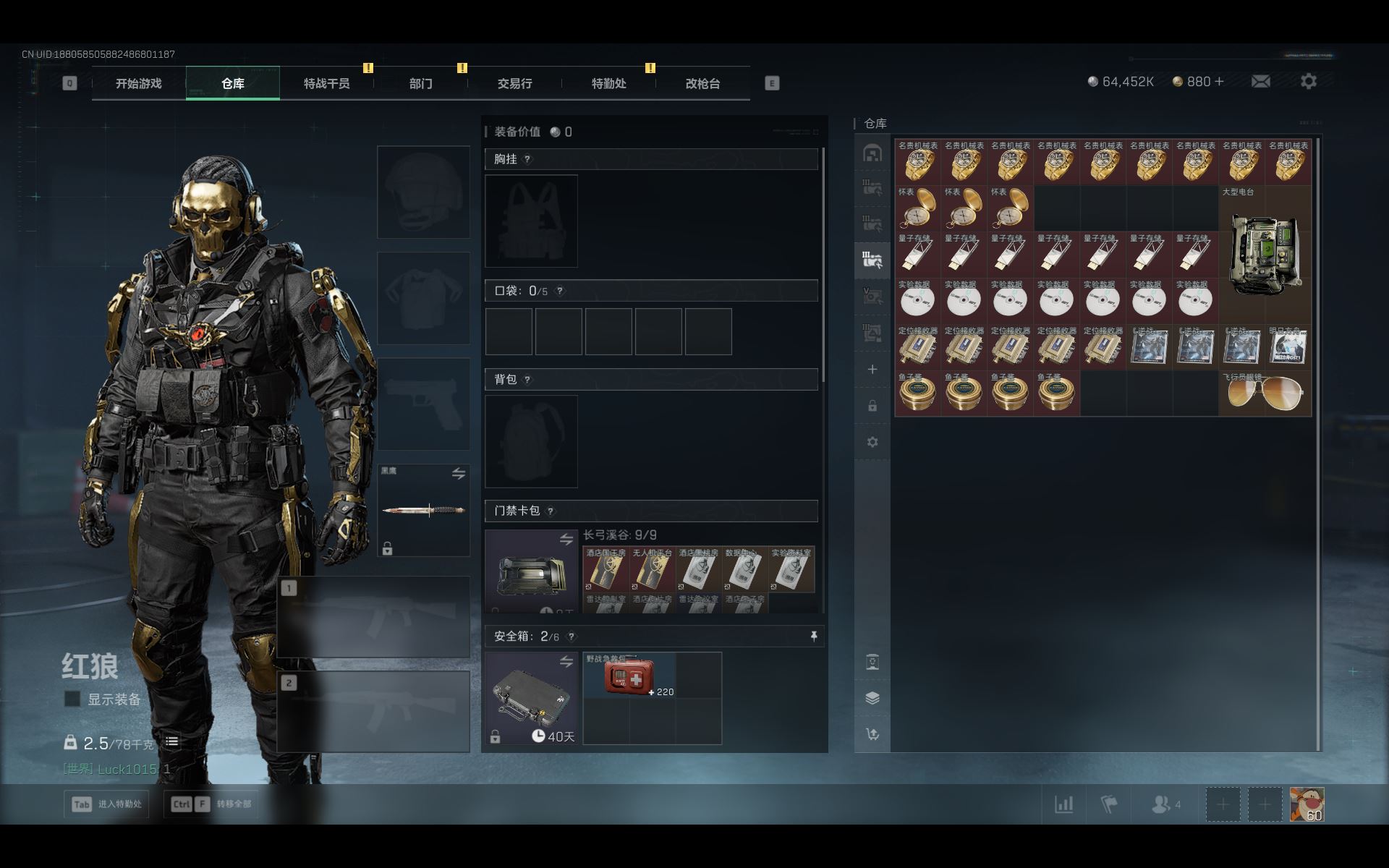Open the statistics bar chart icon
Screen dimensions: 1389x868
(1063, 804)
